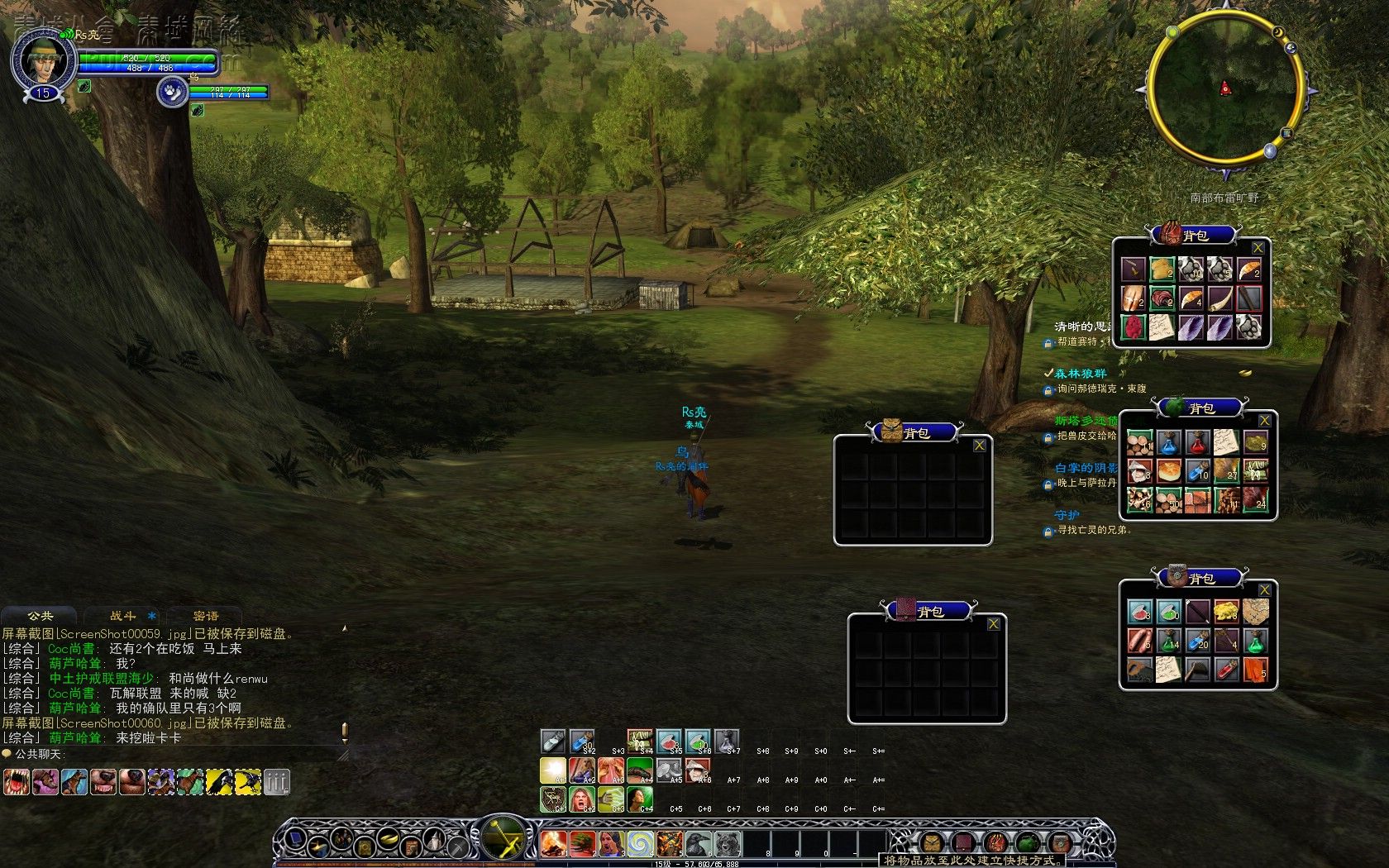Image resolution: width=1389 pixels, height=868 pixels.
Task: Open the 密语 whisper chat tab
Action: pyautogui.click(x=206, y=616)
